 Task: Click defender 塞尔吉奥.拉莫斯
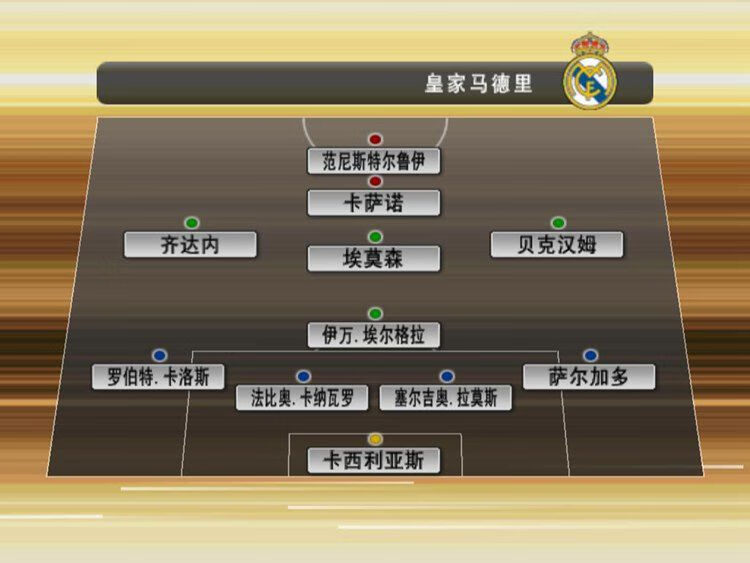point(446,398)
